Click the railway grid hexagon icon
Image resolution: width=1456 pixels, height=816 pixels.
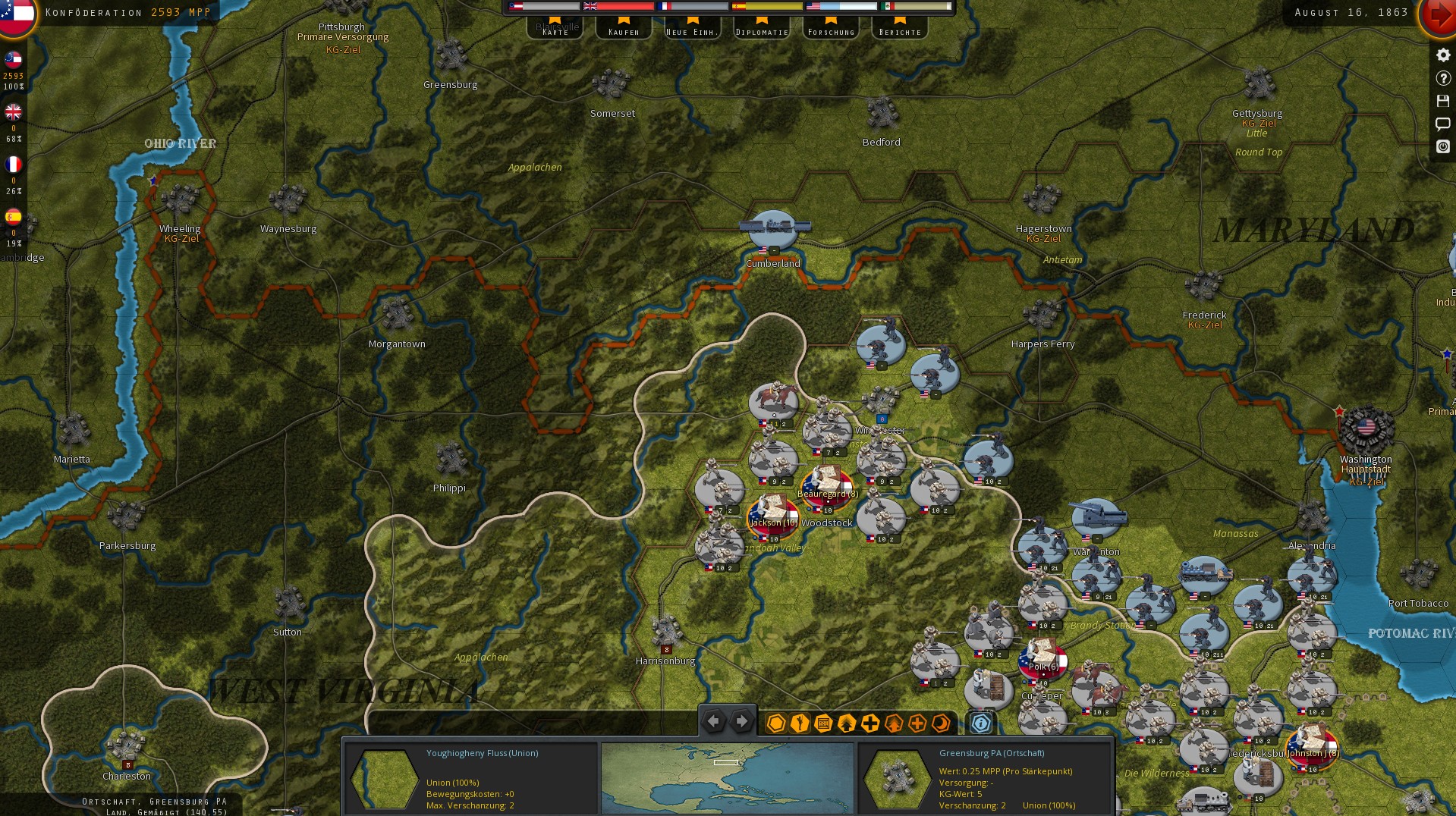[822, 724]
